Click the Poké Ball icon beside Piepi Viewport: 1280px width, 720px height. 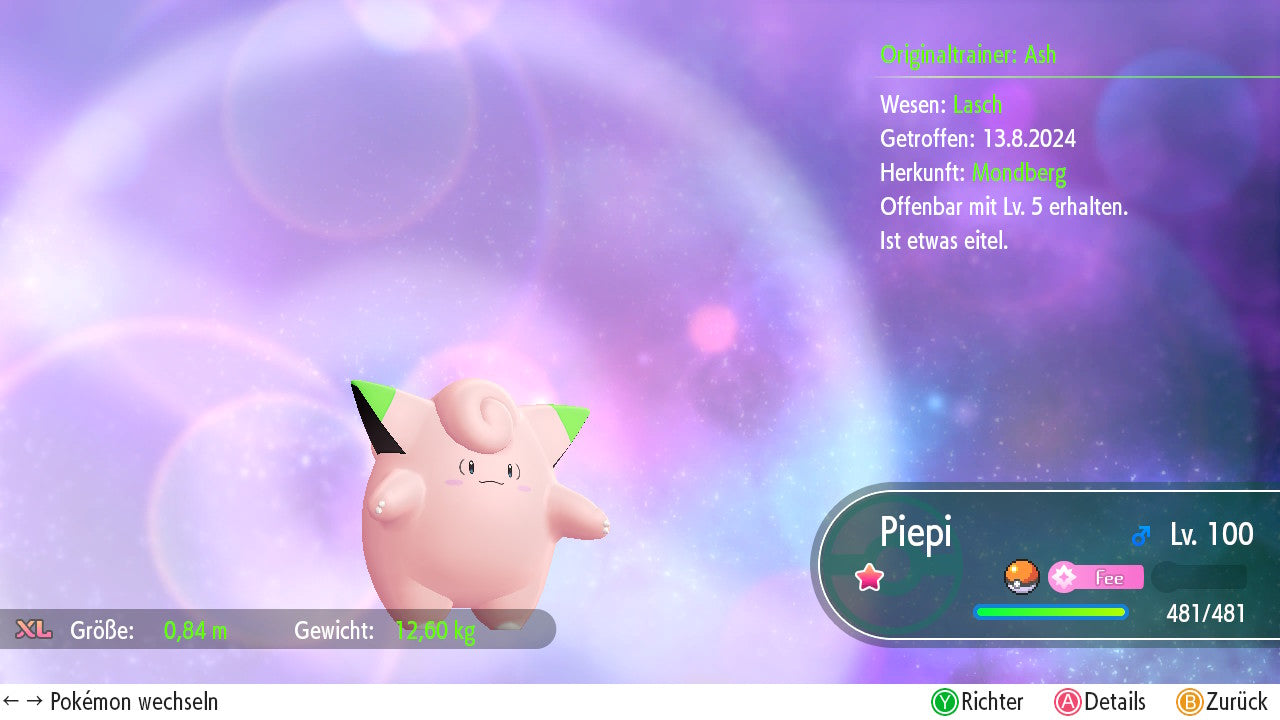click(1022, 577)
